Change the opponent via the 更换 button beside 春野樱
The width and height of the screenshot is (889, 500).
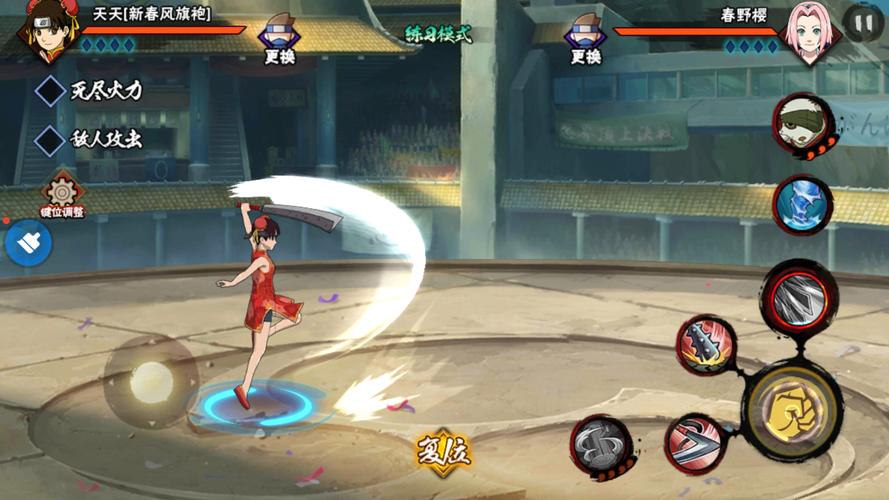click(585, 40)
